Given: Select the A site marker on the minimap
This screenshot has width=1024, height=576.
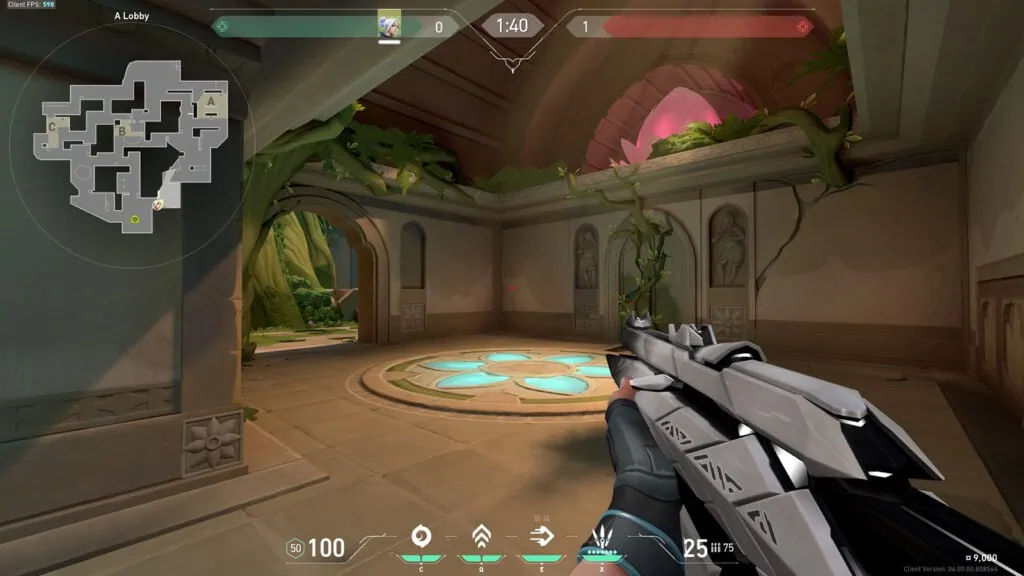Looking at the screenshot, I should (210, 101).
